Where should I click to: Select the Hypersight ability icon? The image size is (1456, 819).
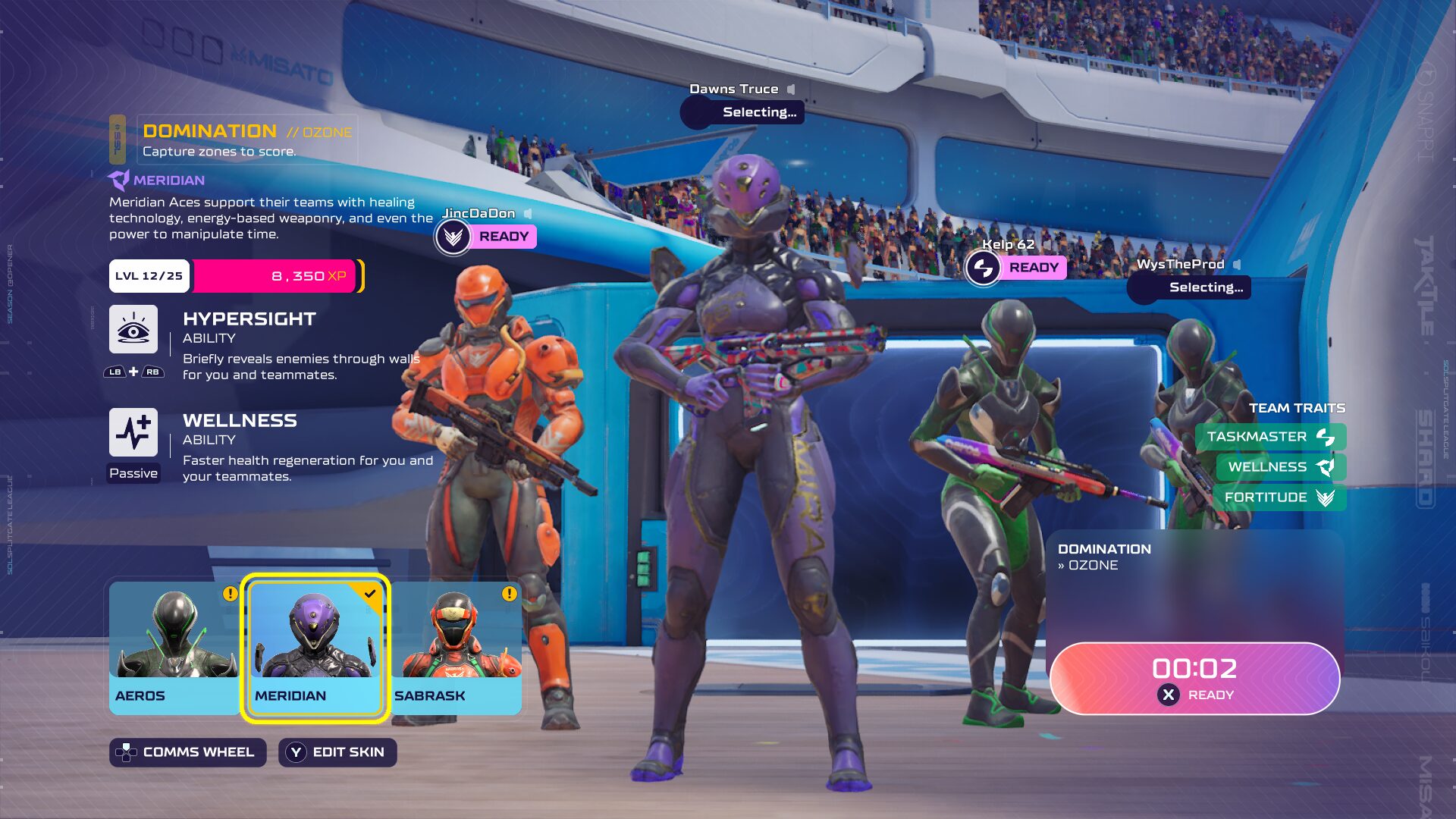point(133,329)
